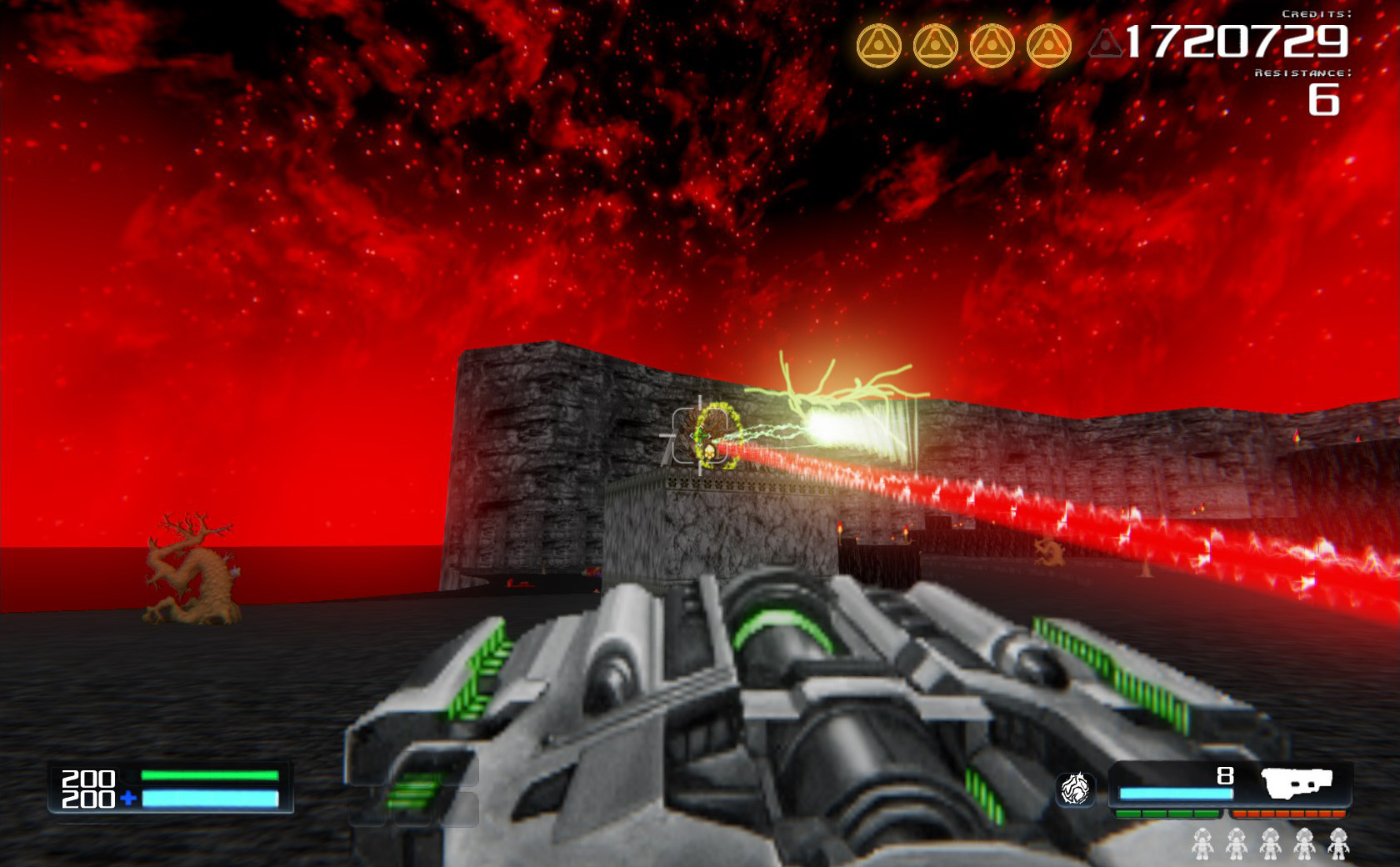Select the middle marine figure icon
This screenshot has height=867, width=1400.
(x=1269, y=844)
